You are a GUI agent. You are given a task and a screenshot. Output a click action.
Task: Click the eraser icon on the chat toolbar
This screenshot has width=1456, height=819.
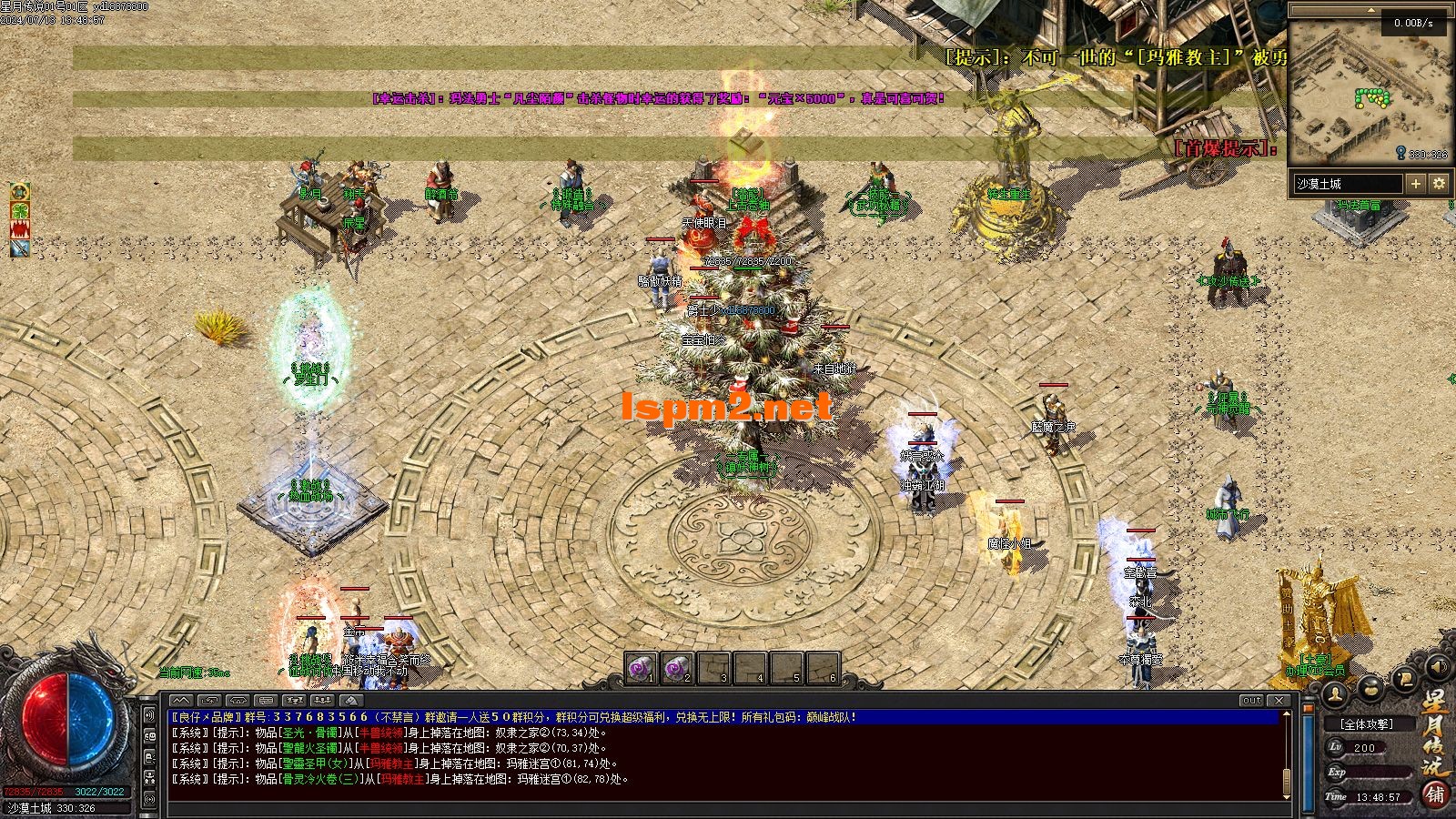[x=352, y=700]
